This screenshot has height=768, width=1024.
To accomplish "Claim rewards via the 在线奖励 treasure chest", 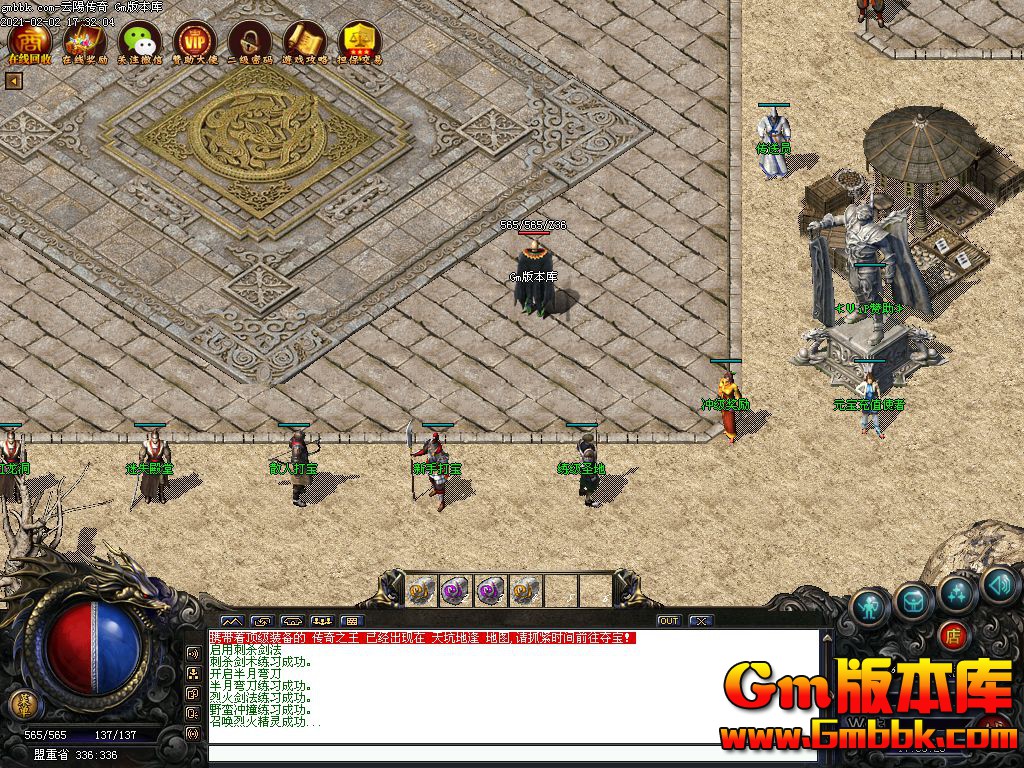I will (85, 42).
